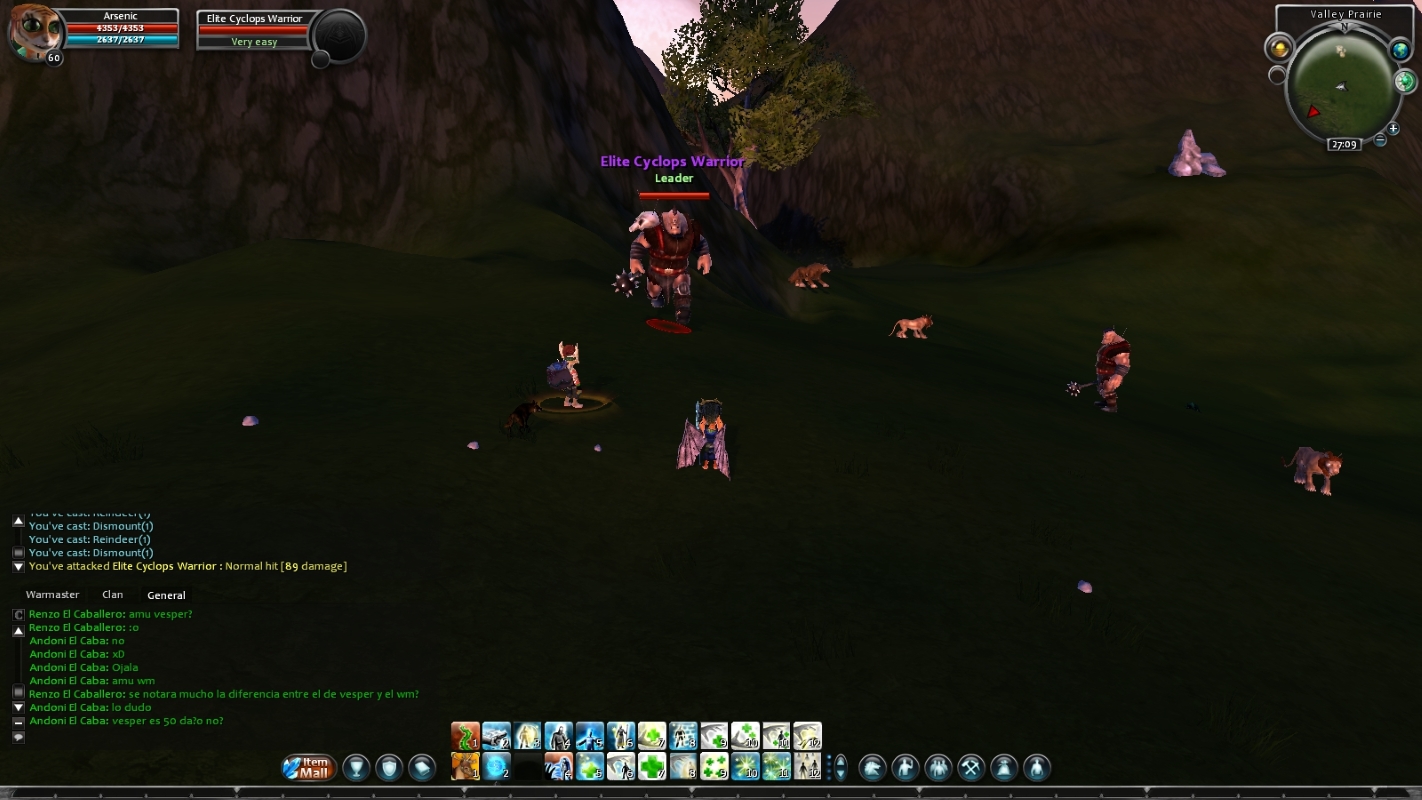Screen dimensions: 1422x800
Task: Open the horse head mount menu button
Action: pos(873,767)
